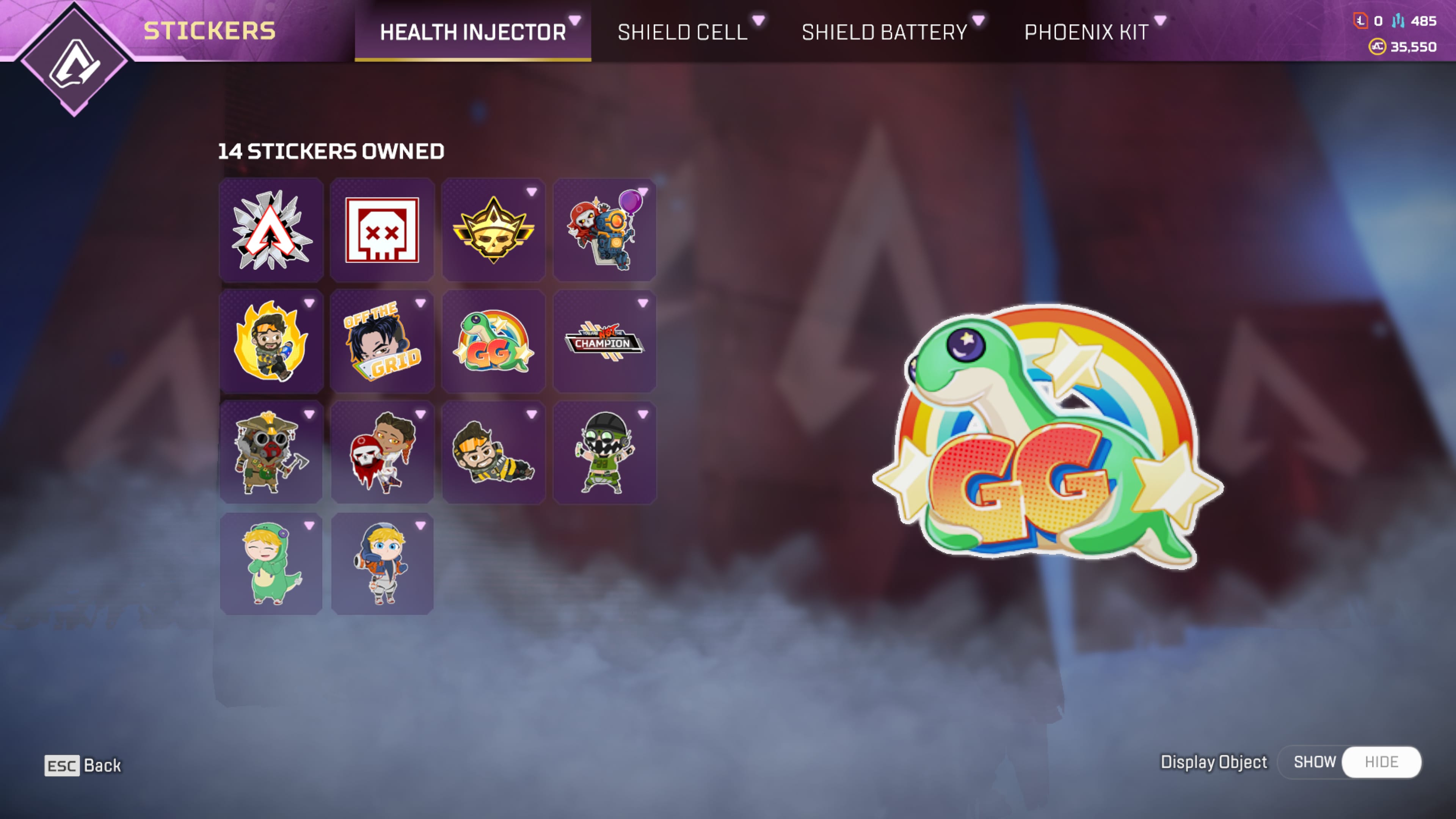1456x819 pixels.
Task: Pick the Wattson in Nessie costume sticker
Action: point(271,563)
